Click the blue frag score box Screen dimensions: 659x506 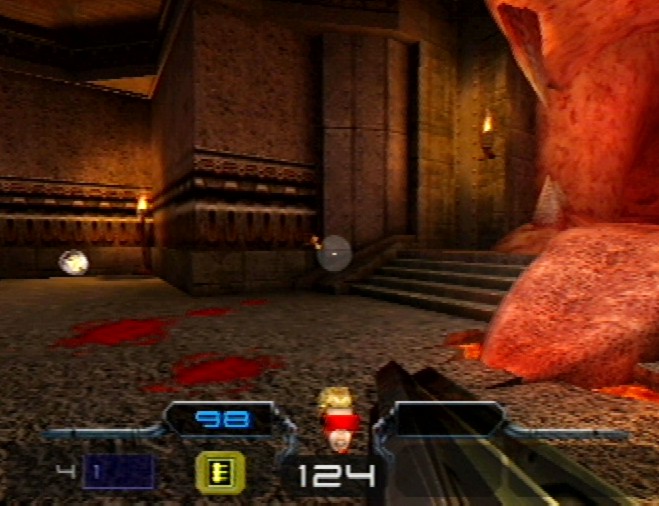(x=119, y=471)
